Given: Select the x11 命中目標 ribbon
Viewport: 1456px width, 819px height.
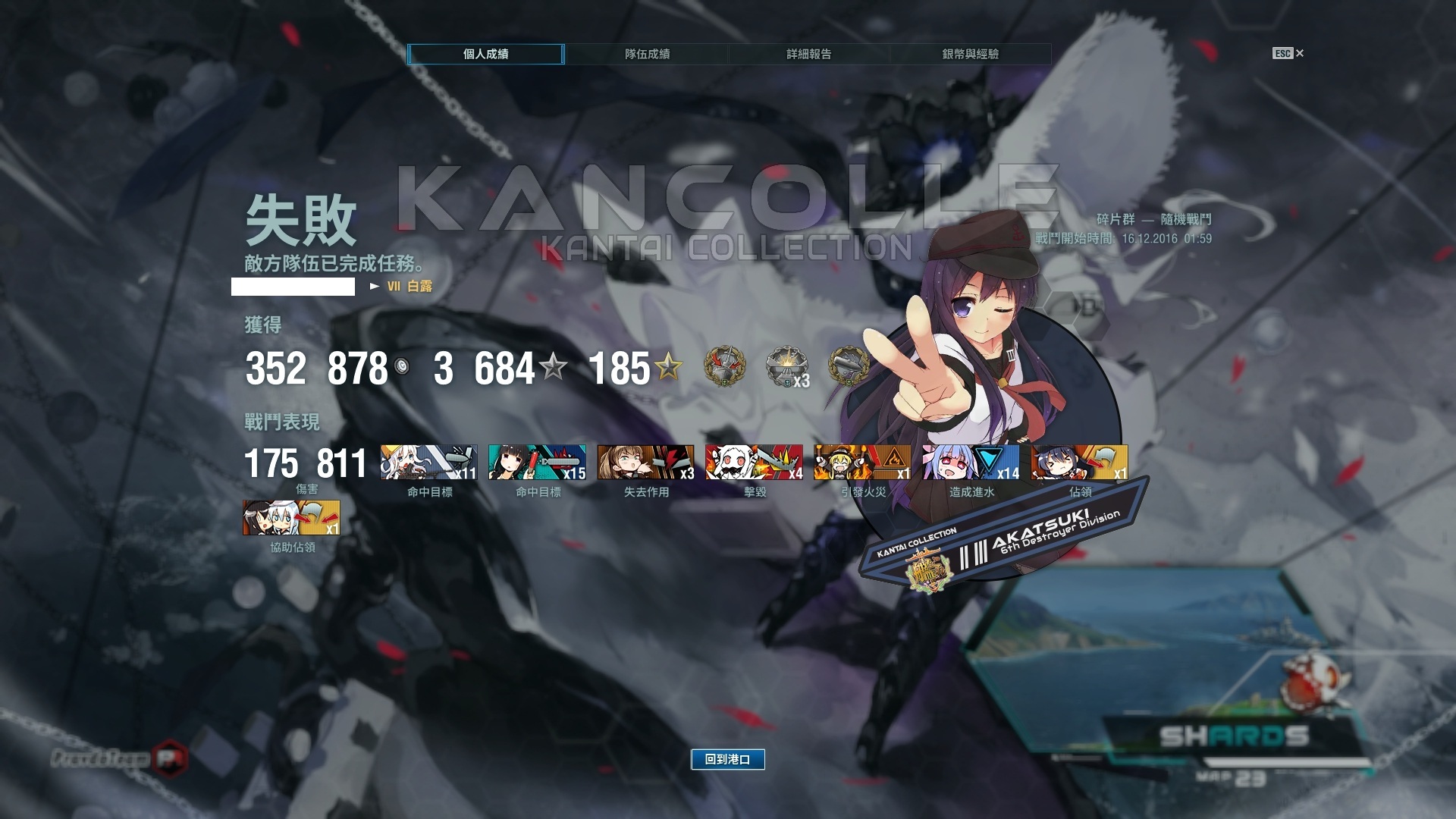Looking at the screenshot, I should [428, 463].
